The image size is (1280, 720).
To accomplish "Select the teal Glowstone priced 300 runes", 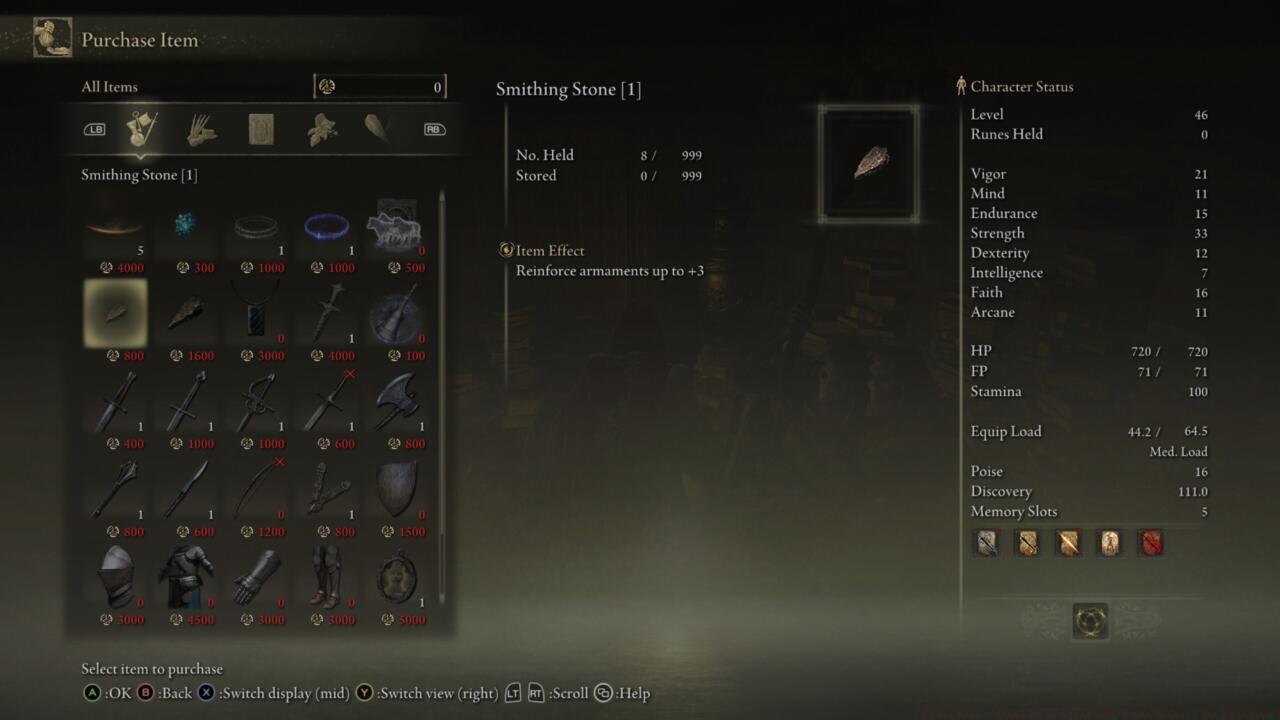I will 185,225.
